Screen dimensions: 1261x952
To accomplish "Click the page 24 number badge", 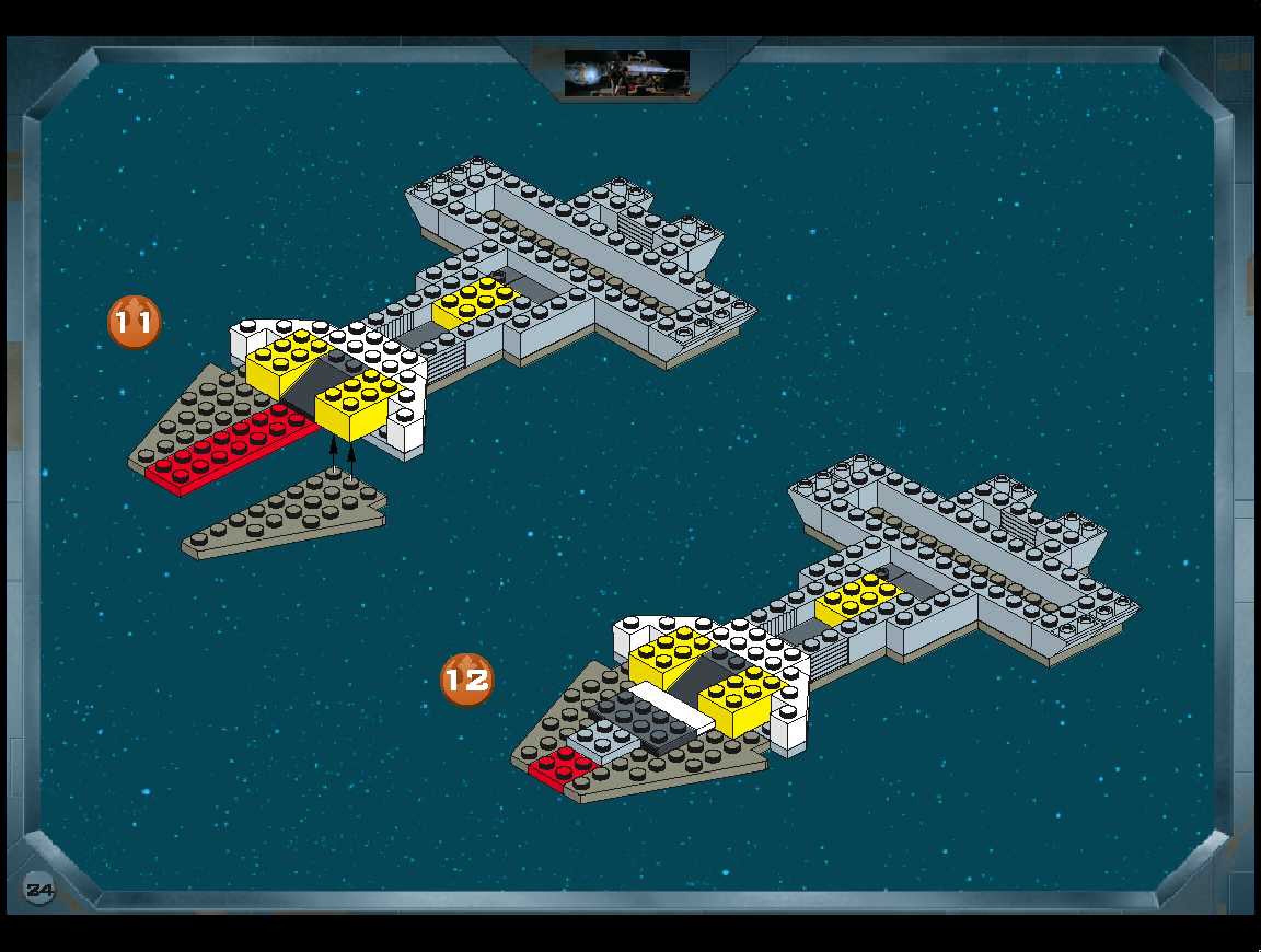I will pyautogui.click(x=40, y=889).
